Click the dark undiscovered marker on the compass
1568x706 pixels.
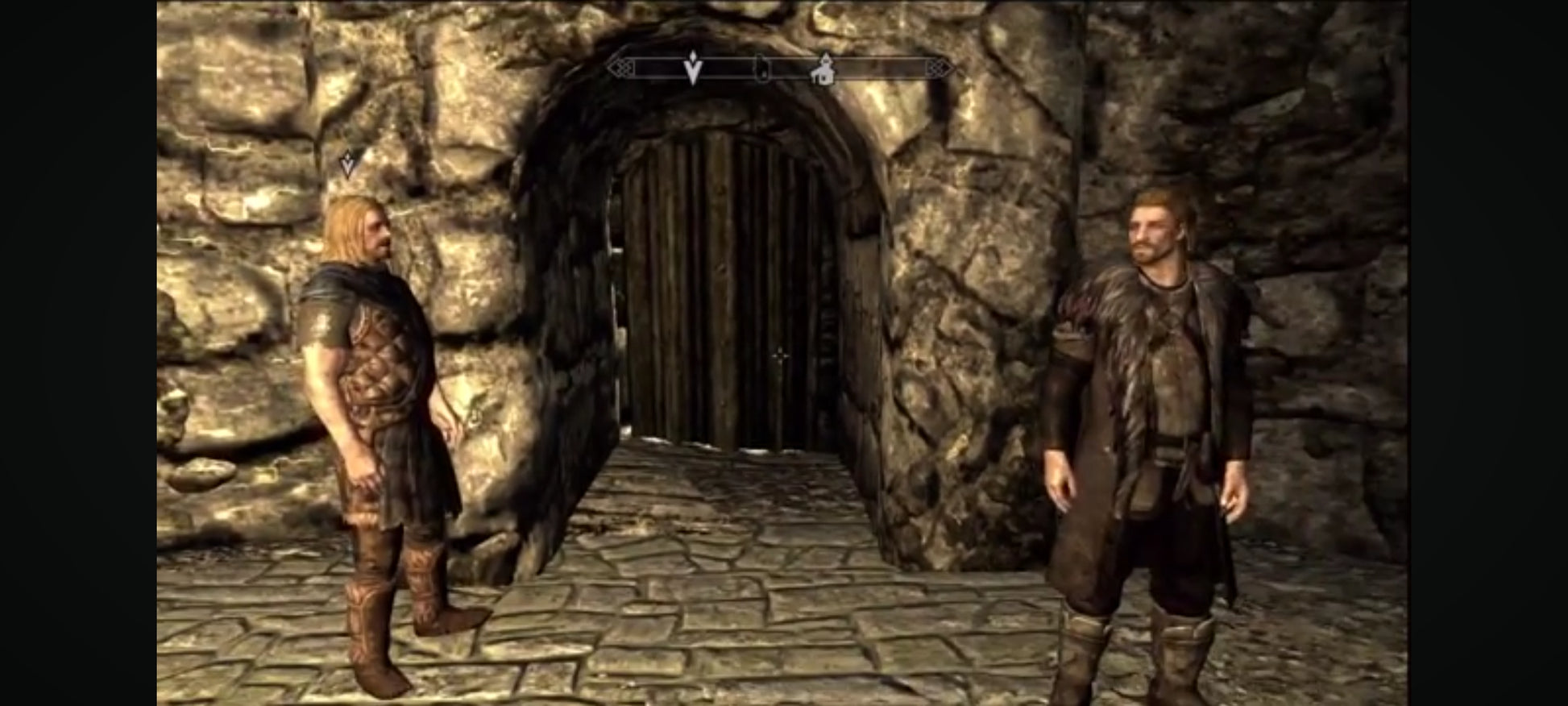click(760, 69)
